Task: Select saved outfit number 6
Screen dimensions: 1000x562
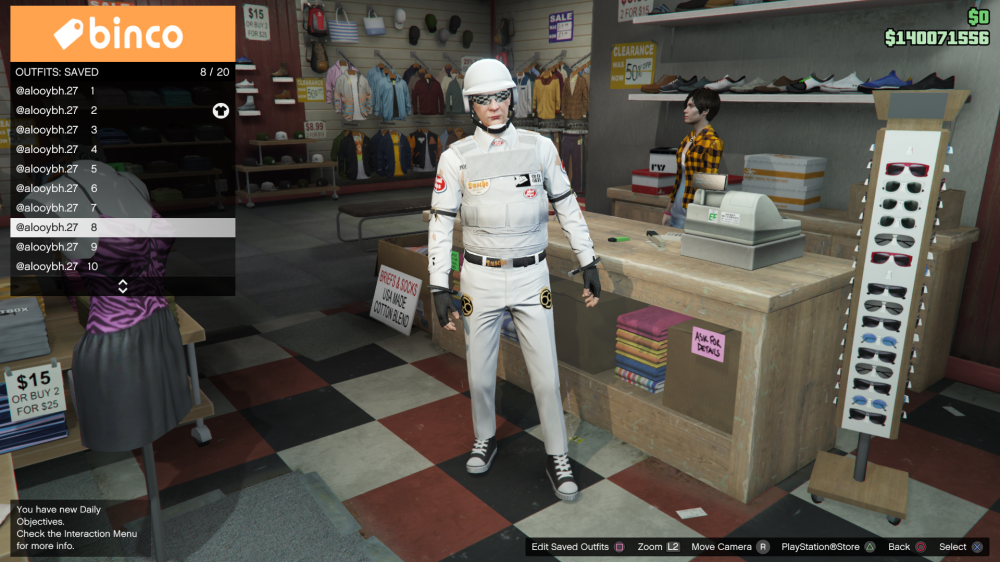Action: (x=122, y=188)
